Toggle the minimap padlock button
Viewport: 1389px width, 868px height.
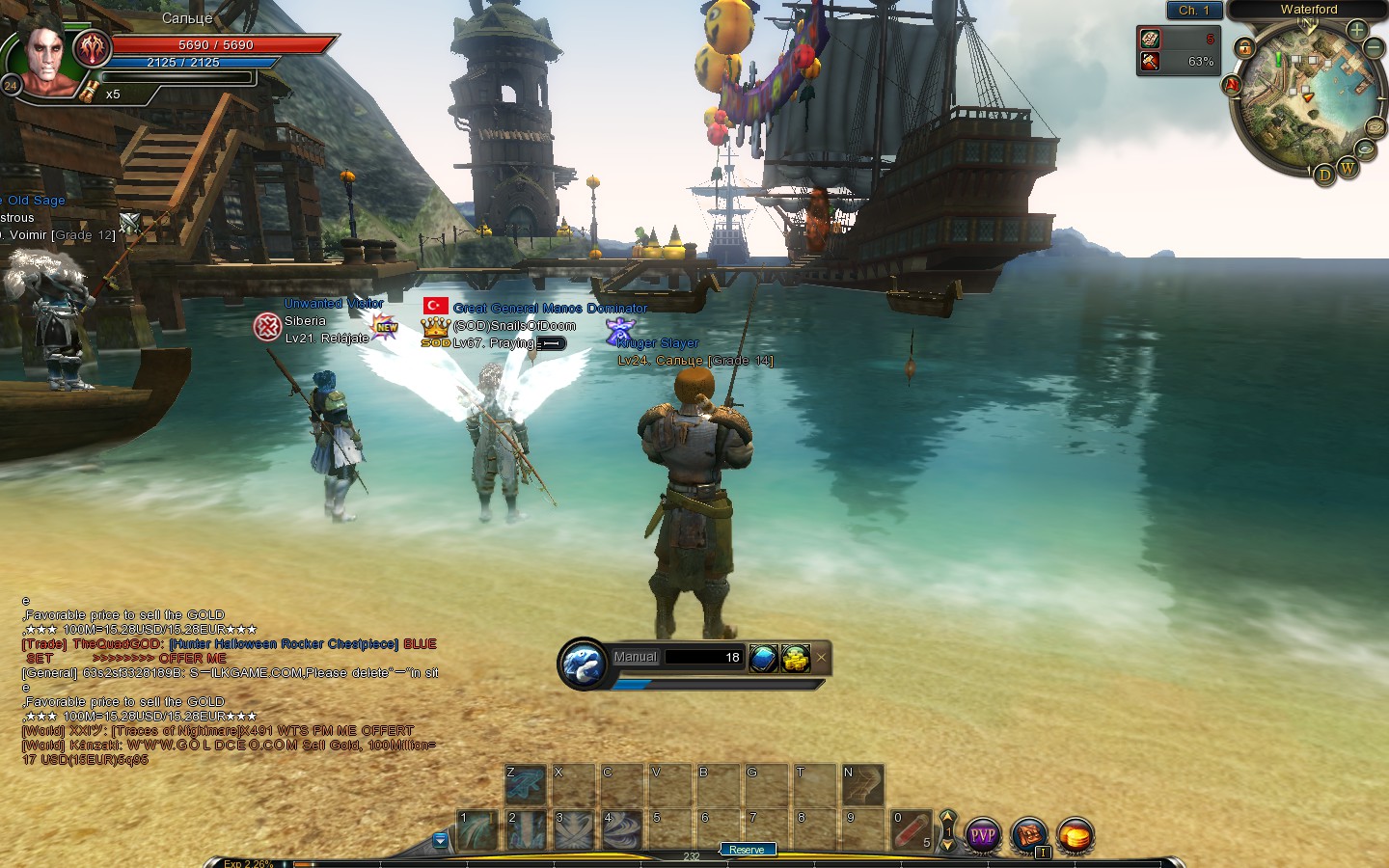[1244, 48]
